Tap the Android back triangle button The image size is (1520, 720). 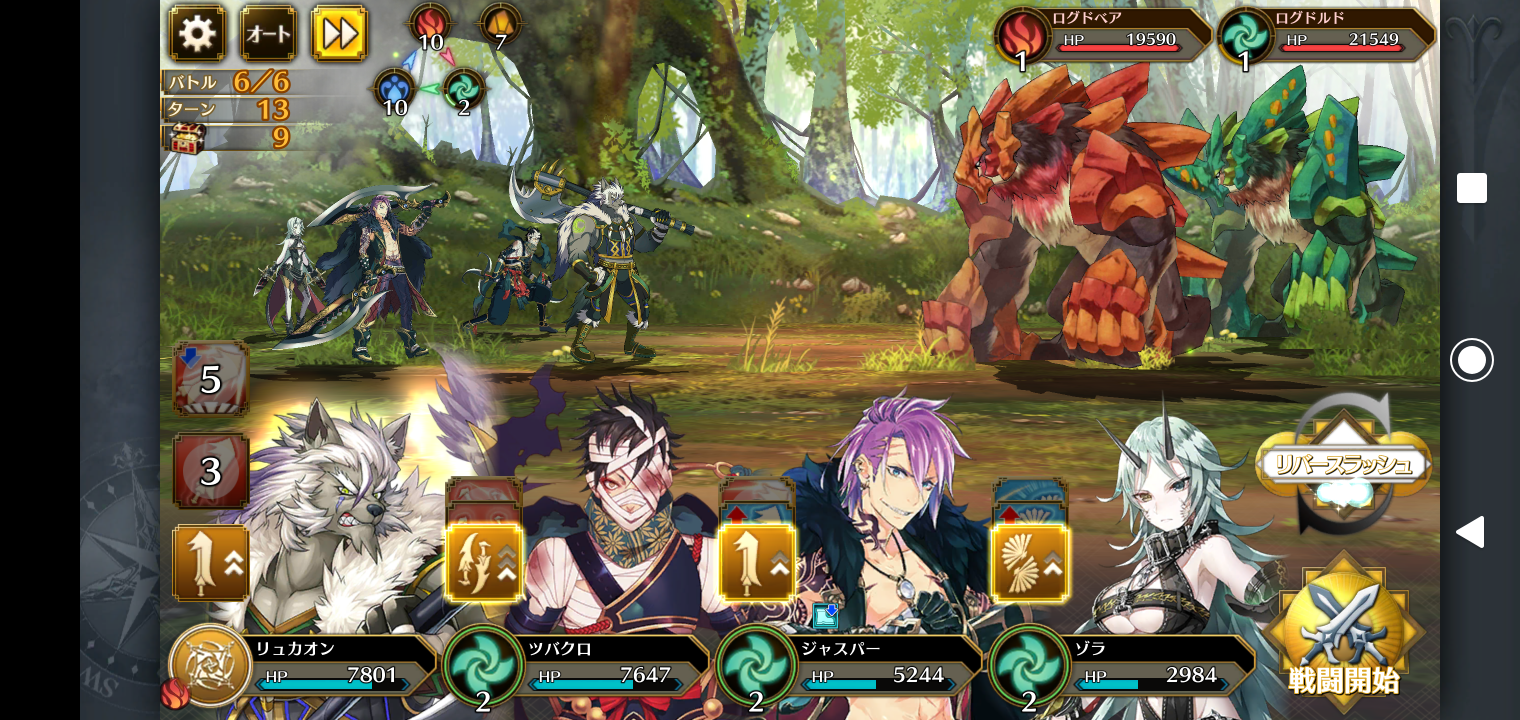coord(1470,532)
